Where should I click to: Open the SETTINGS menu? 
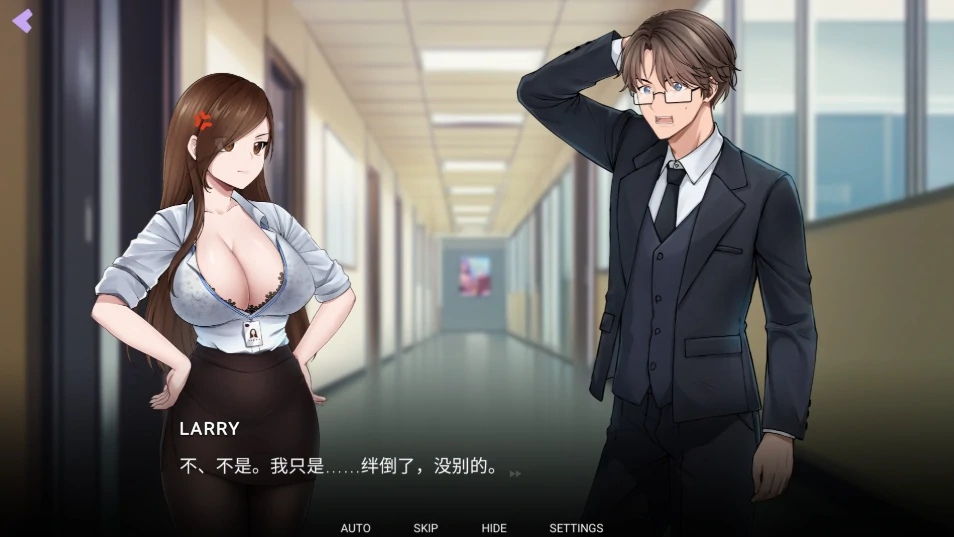pos(576,528)
